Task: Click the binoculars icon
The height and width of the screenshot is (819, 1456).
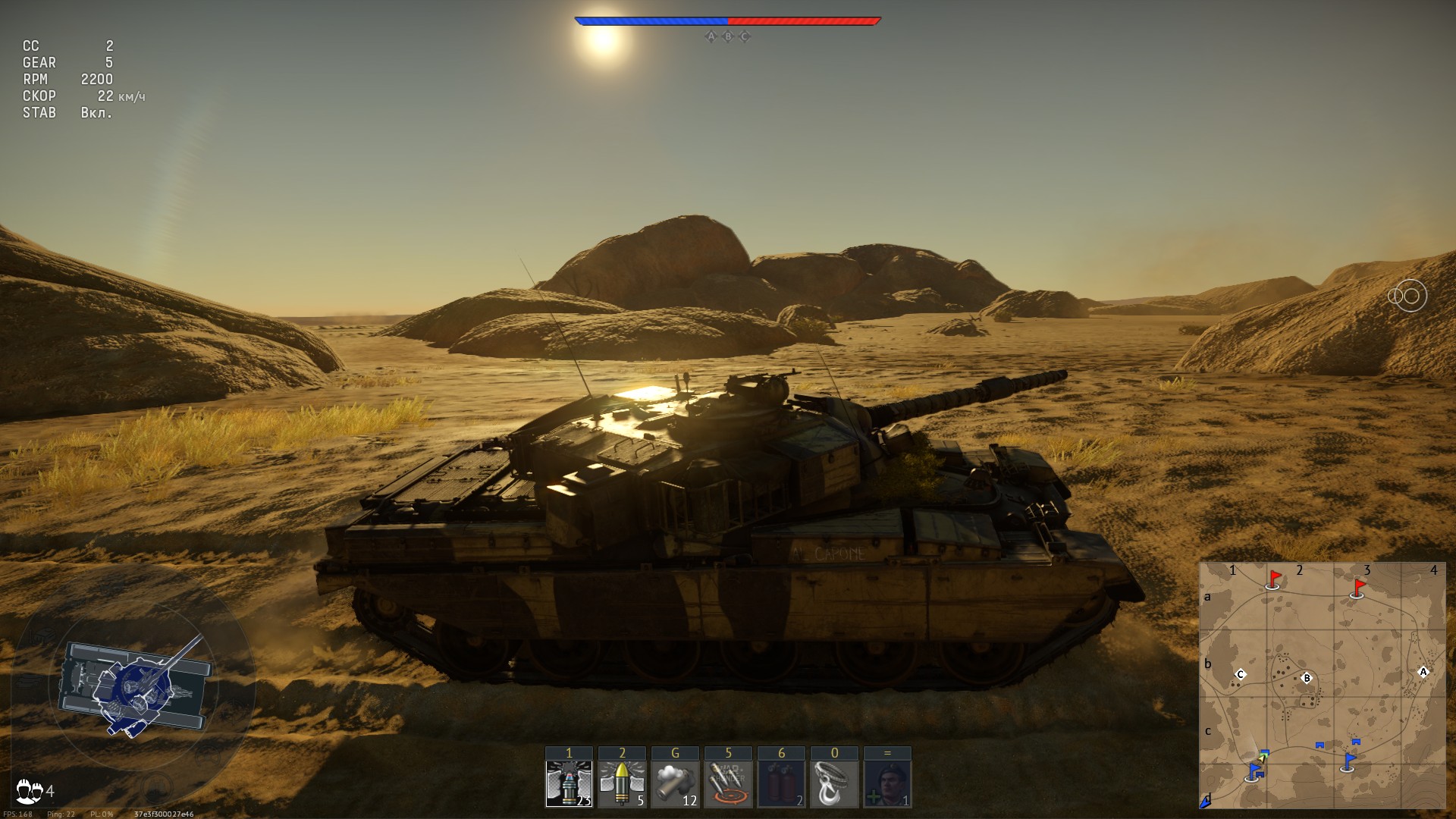Action: click(x=1407, y=296)
